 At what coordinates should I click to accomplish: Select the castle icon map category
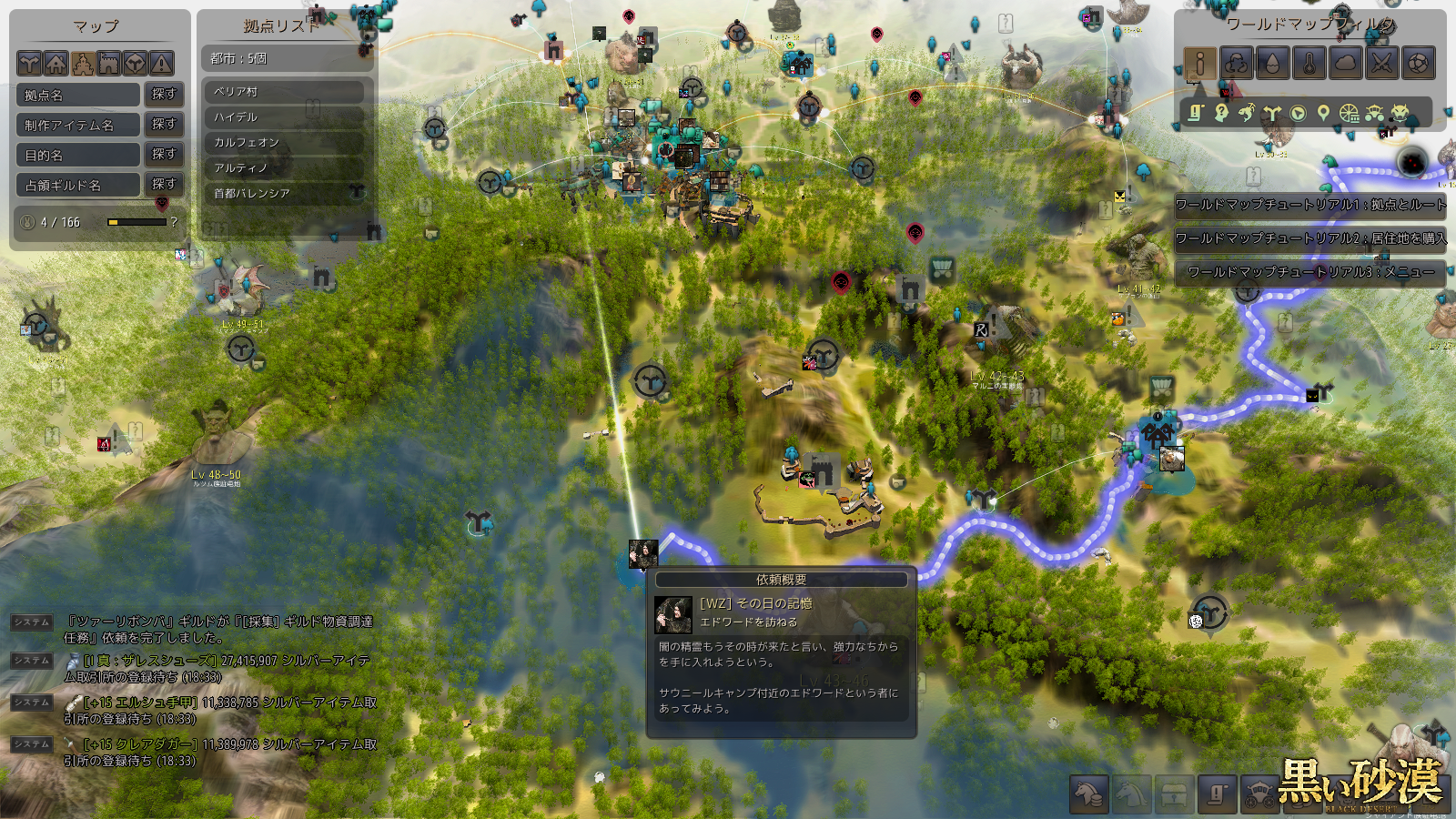[109, 63]
